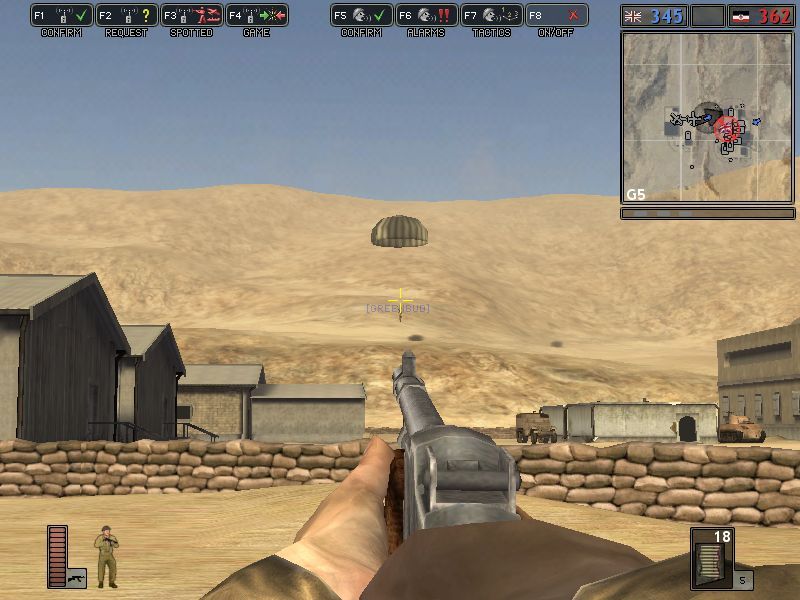Open the F7 Tactics menu
Viewport: 800px width, 600px height.
tap(492, 16)
